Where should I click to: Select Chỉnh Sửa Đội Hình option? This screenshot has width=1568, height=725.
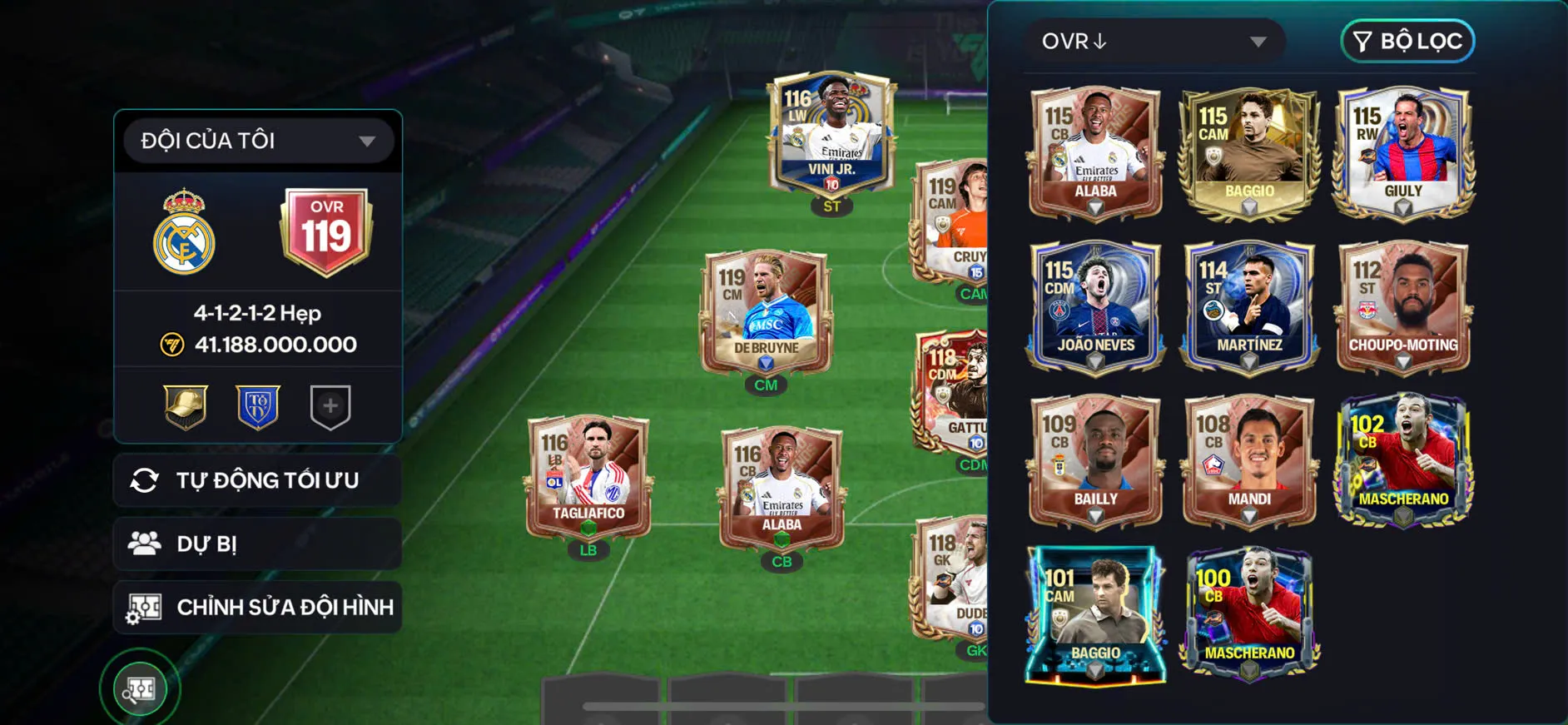257,607
